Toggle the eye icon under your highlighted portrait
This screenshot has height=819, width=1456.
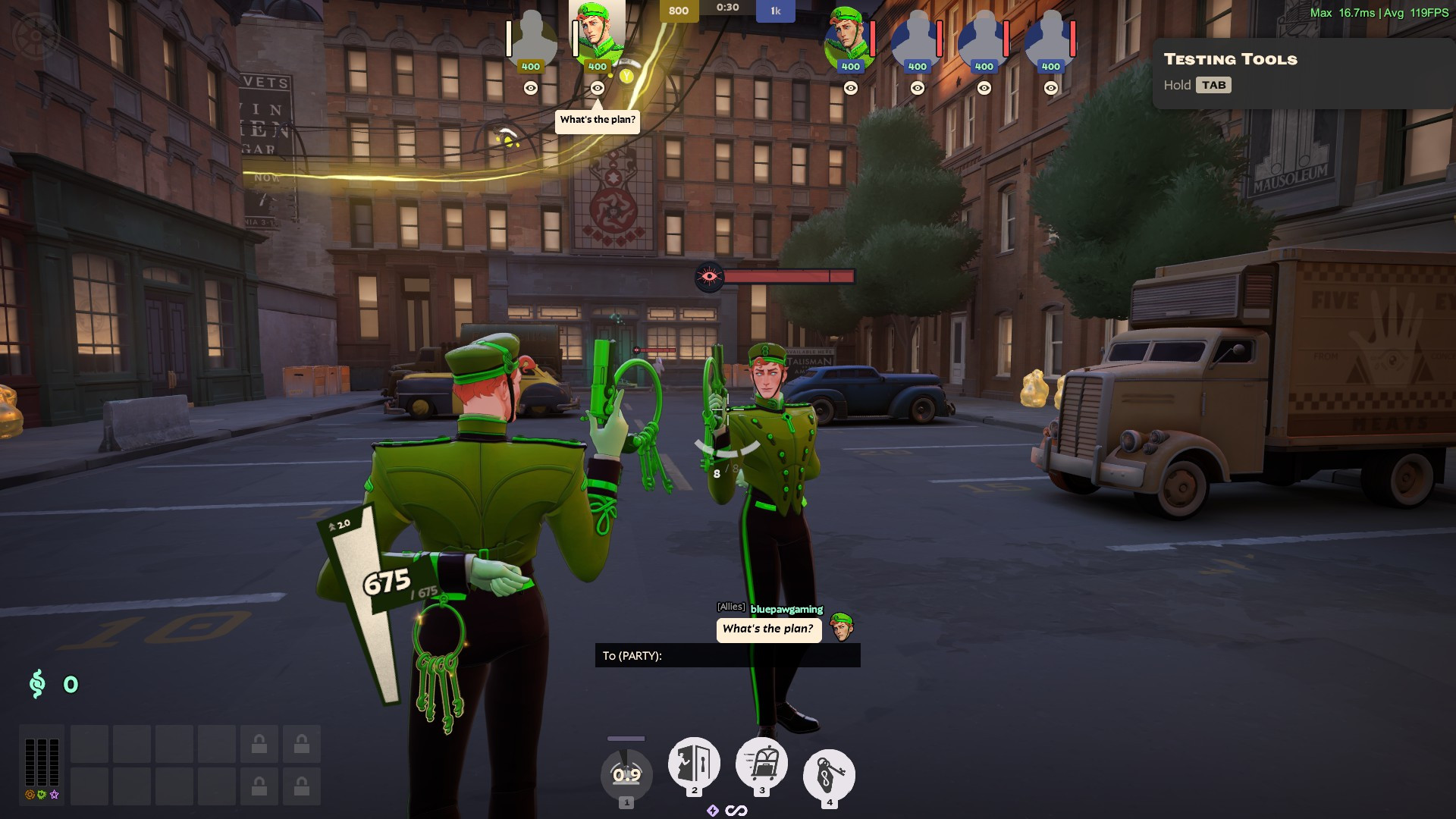598,88
